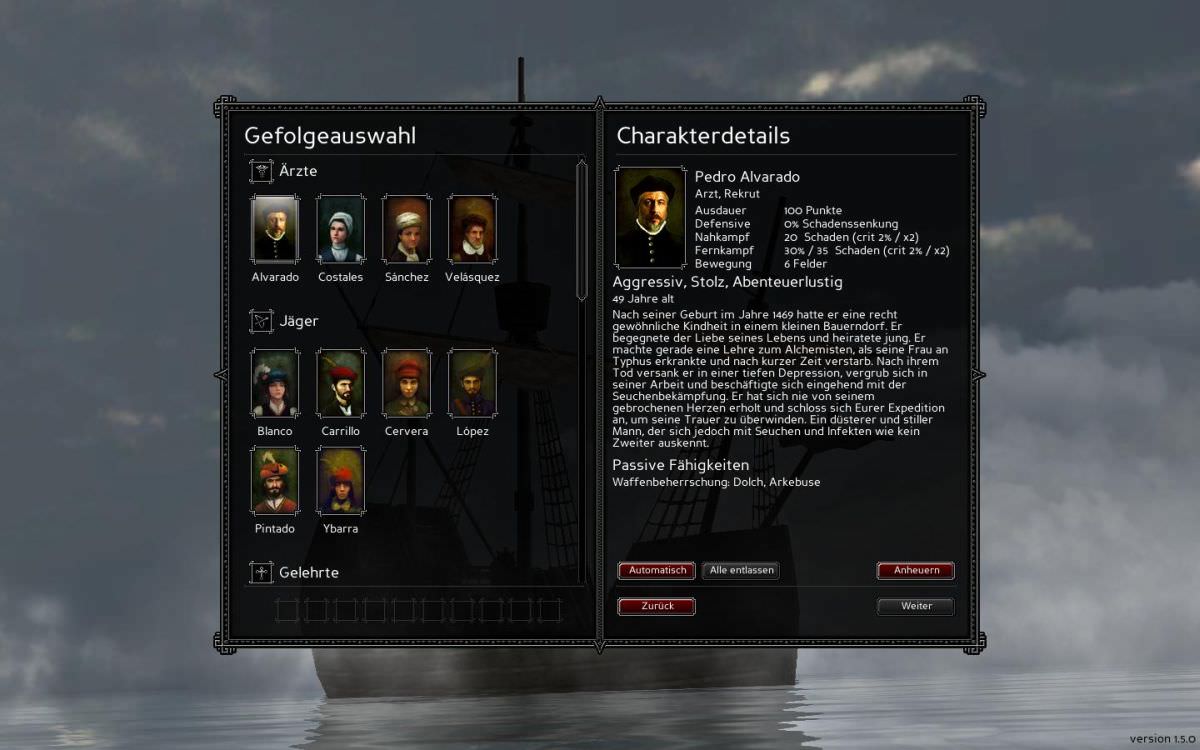Select Pintado's portrait
1200x750 pixels.
tap(275, 480)
